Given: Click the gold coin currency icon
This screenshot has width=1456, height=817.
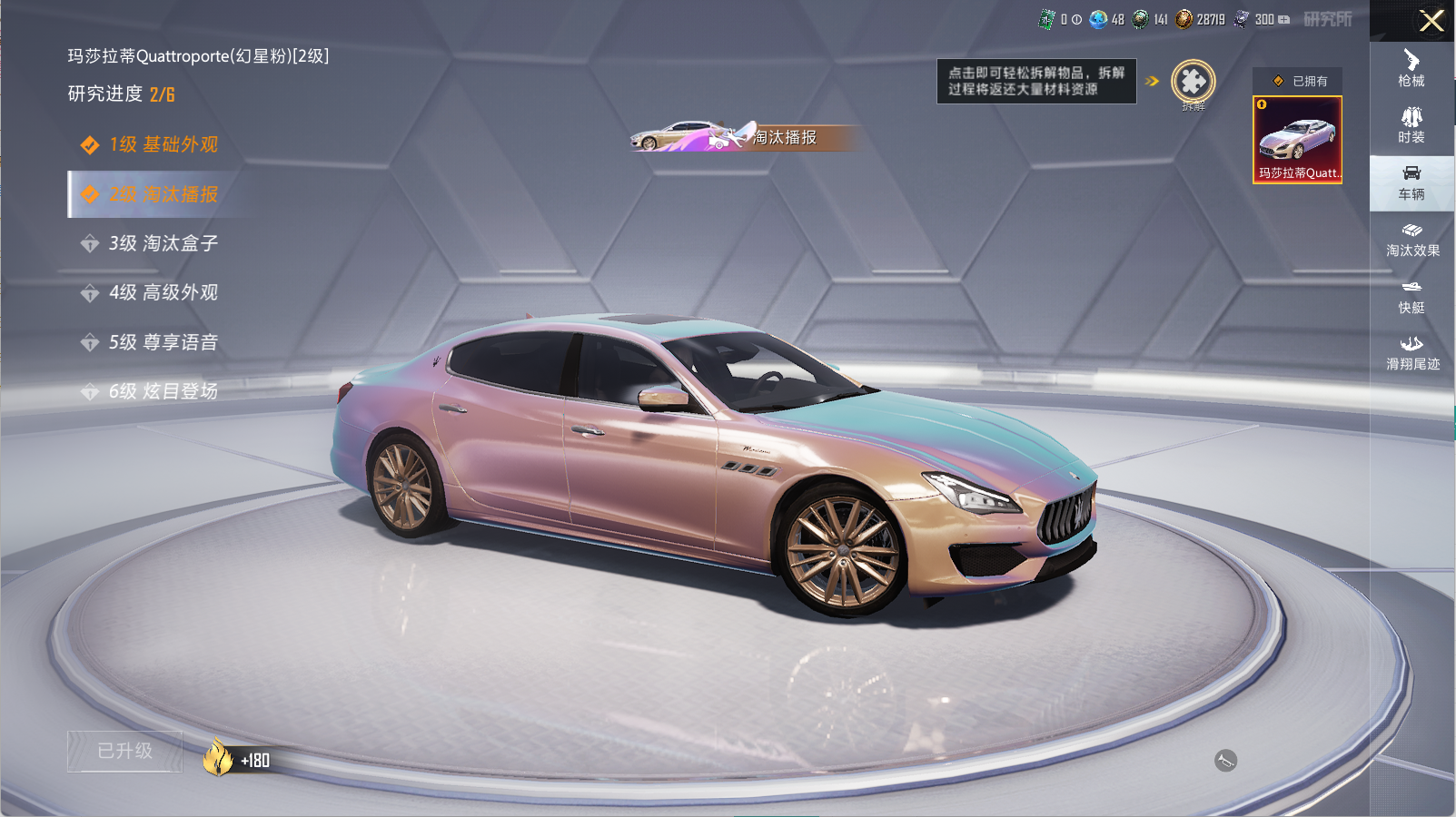Looking at the screenshot, I should point(1184,19).
